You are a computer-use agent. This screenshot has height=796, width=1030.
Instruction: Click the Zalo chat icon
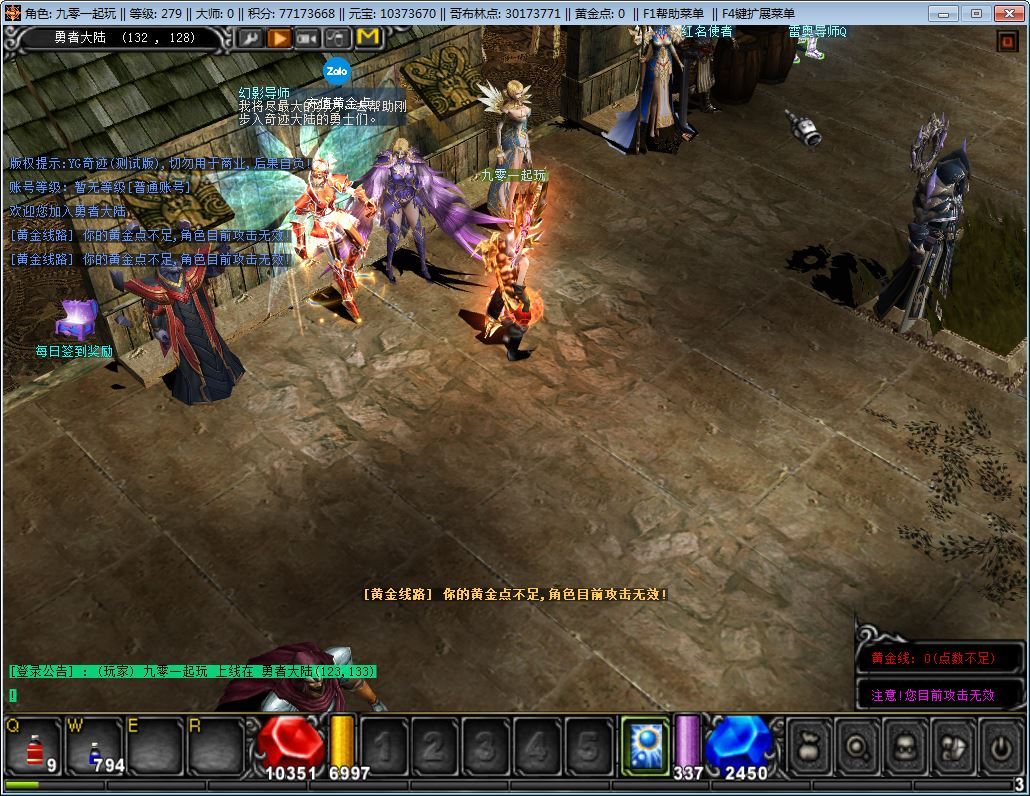pos(335,72)
